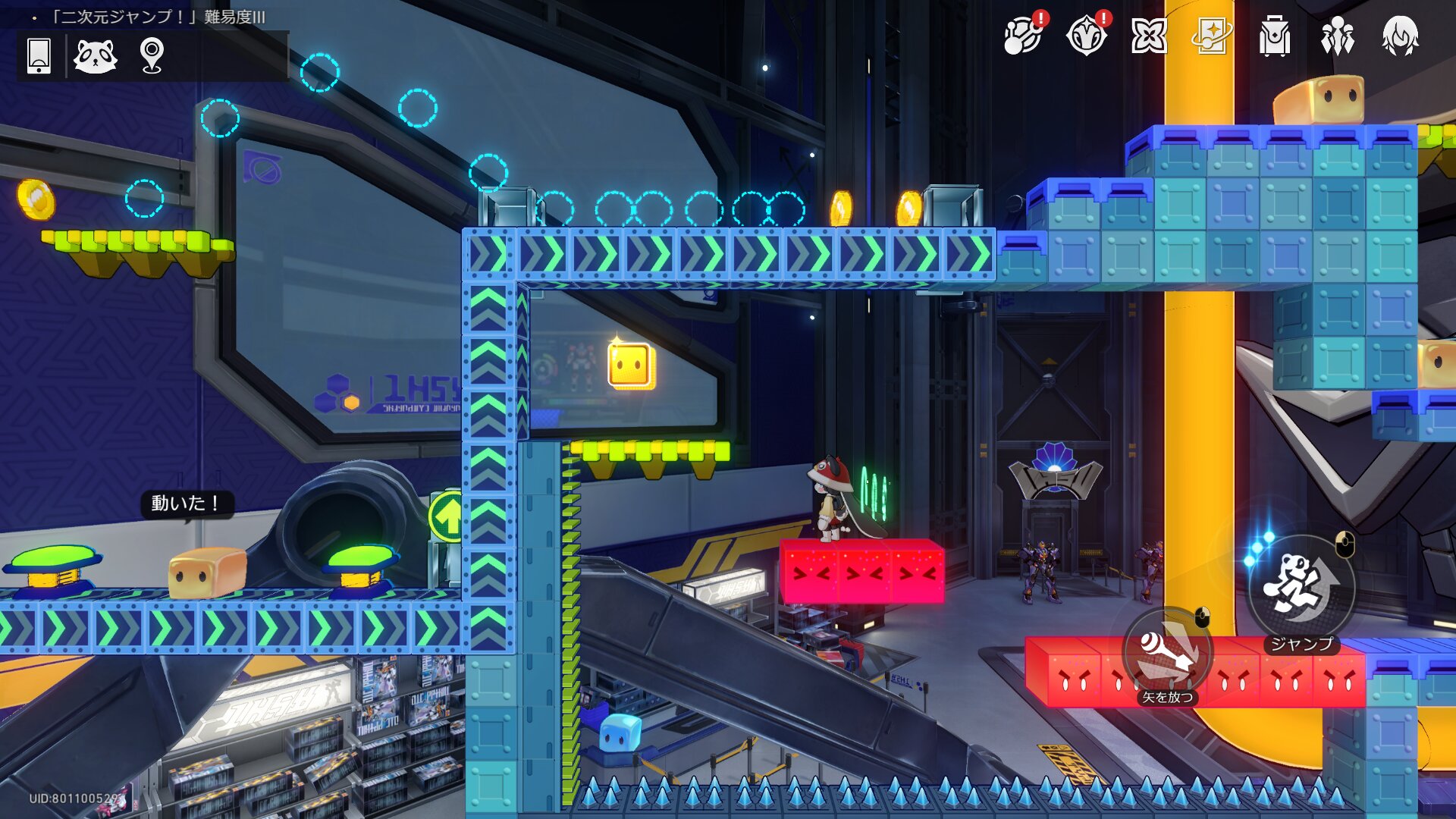Tap the Jump (ジャンプ) action button
Screen dimensions: 1456x819
pyautogui.click(x=1301, y=588)
